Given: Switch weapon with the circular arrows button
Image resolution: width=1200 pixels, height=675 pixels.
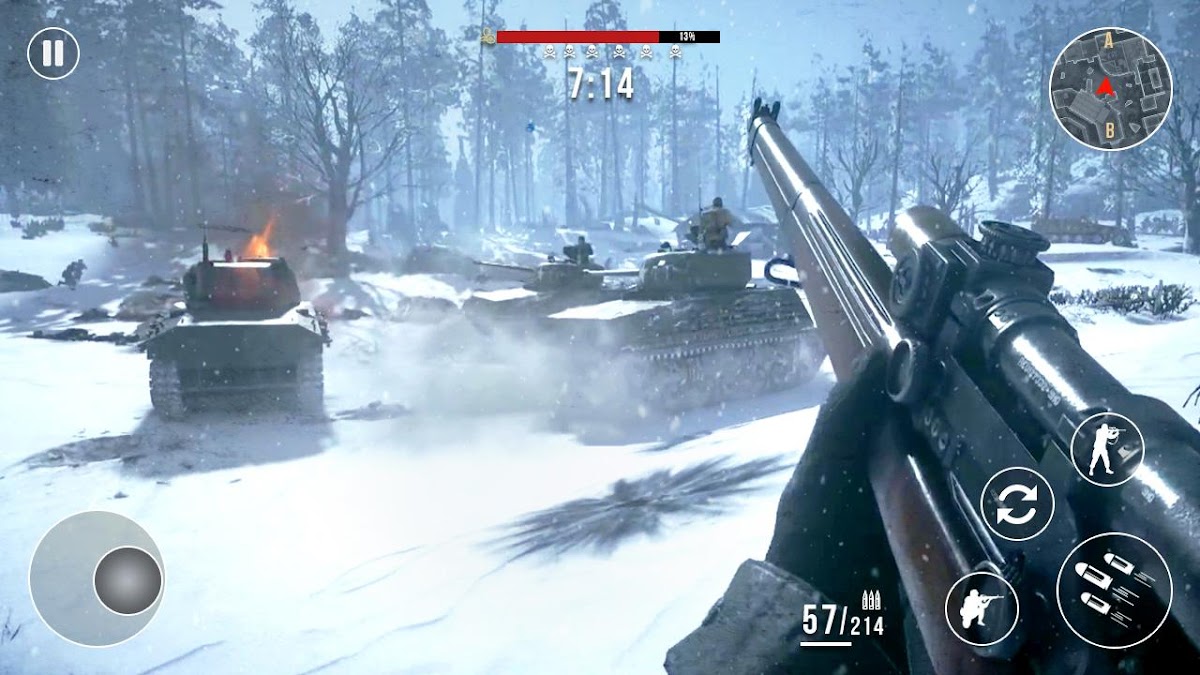Looking at the screenshot, I should click(x=1017, y=504).
